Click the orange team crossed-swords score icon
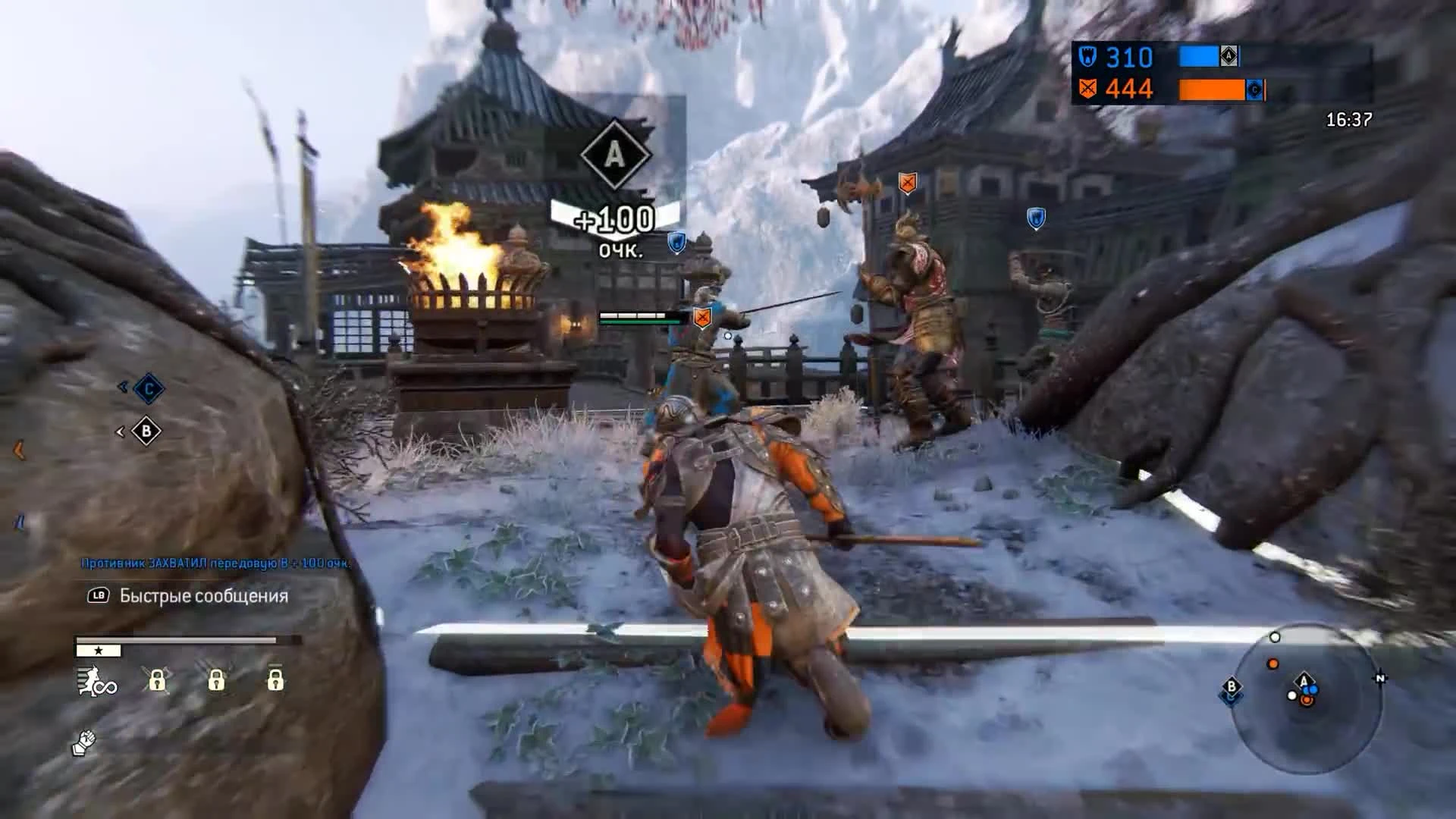This screenshot has height=819, width=1456. tap(1087, 88)
